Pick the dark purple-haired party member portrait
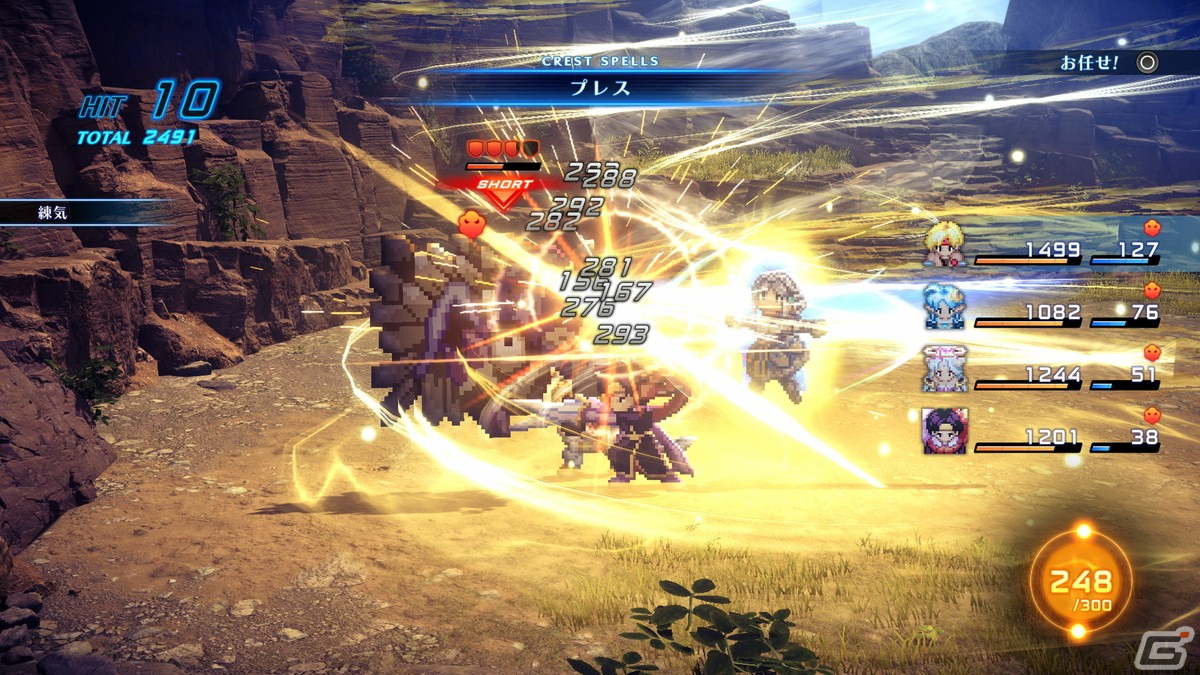 pos(945,431)
